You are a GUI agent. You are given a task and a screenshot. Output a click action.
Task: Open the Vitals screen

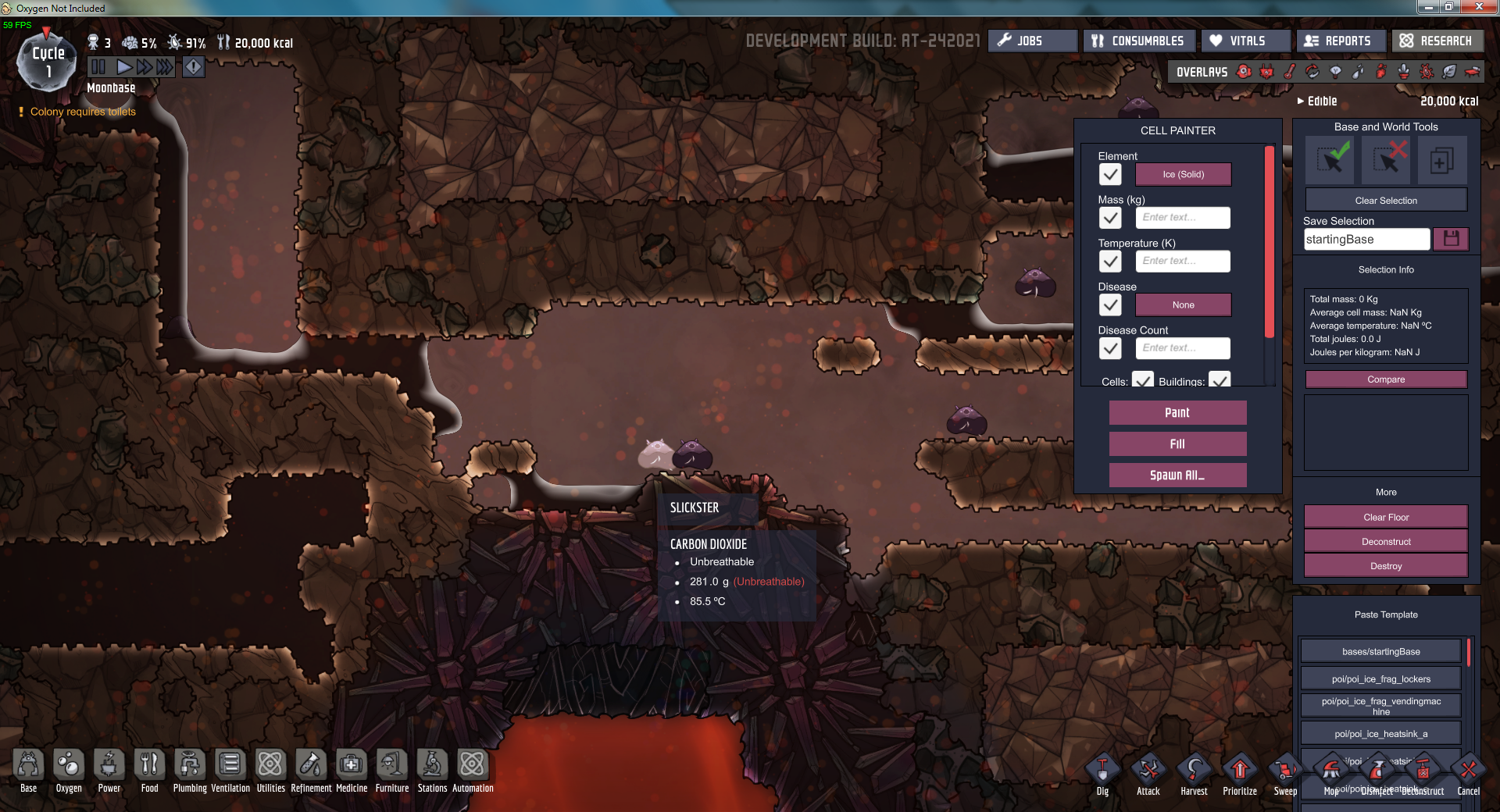(1245, 40)
